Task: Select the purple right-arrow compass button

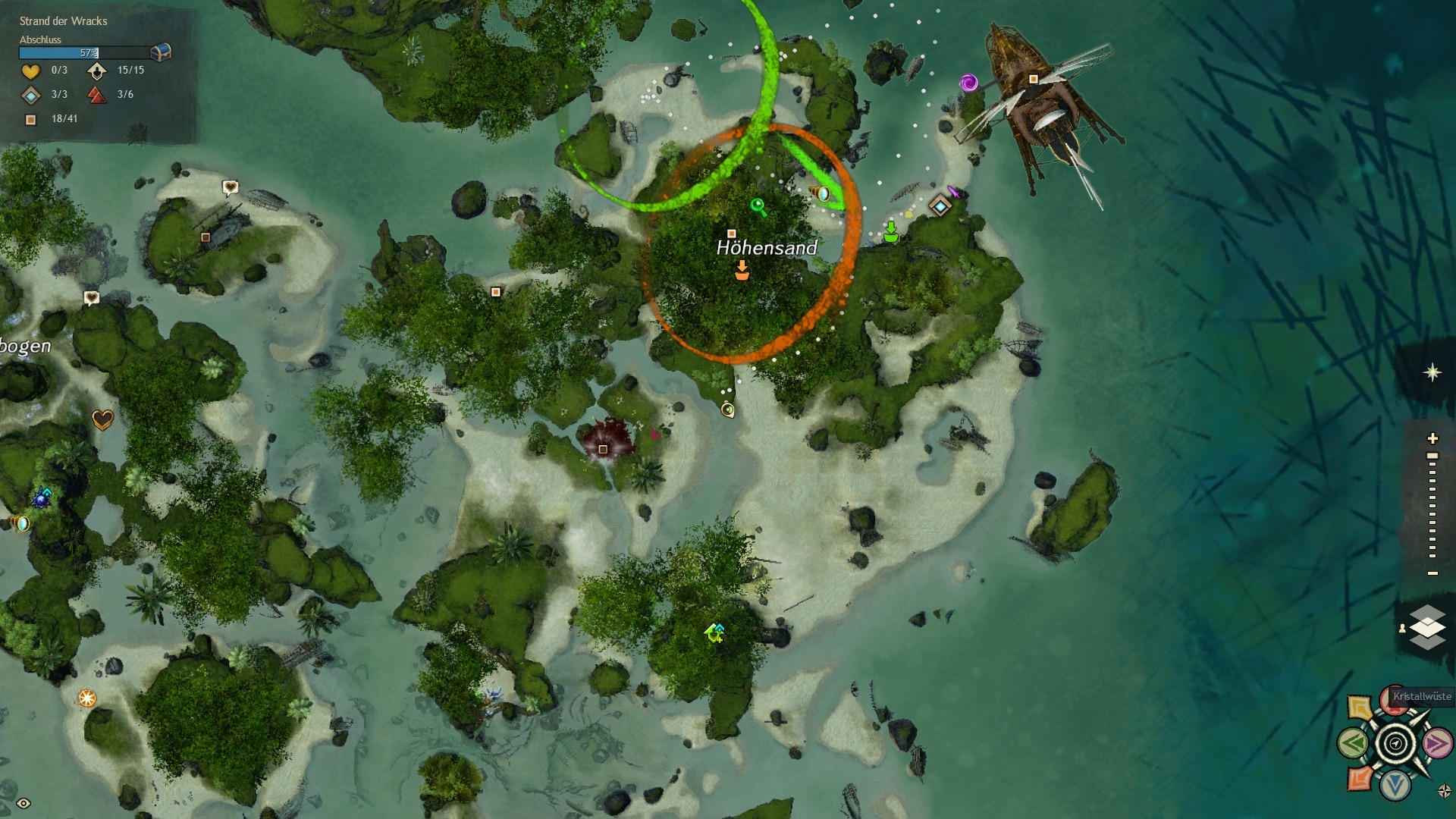Action: click(x=1436, y=743)
